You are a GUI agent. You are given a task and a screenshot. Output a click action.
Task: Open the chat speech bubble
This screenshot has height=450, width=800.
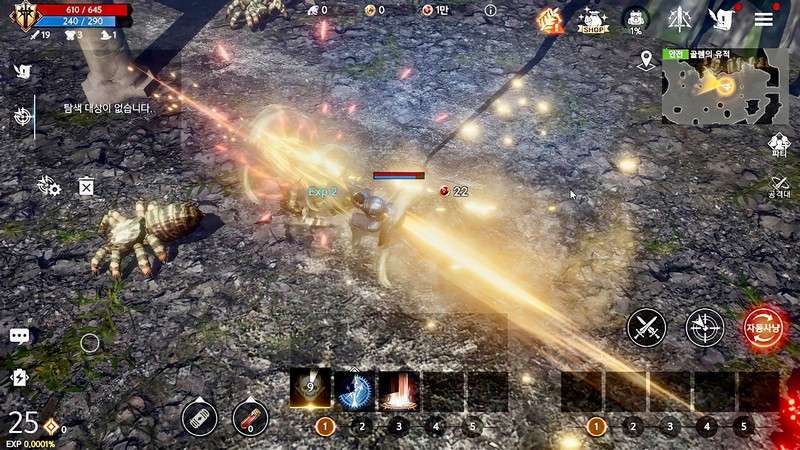click(x=19, y=336)
